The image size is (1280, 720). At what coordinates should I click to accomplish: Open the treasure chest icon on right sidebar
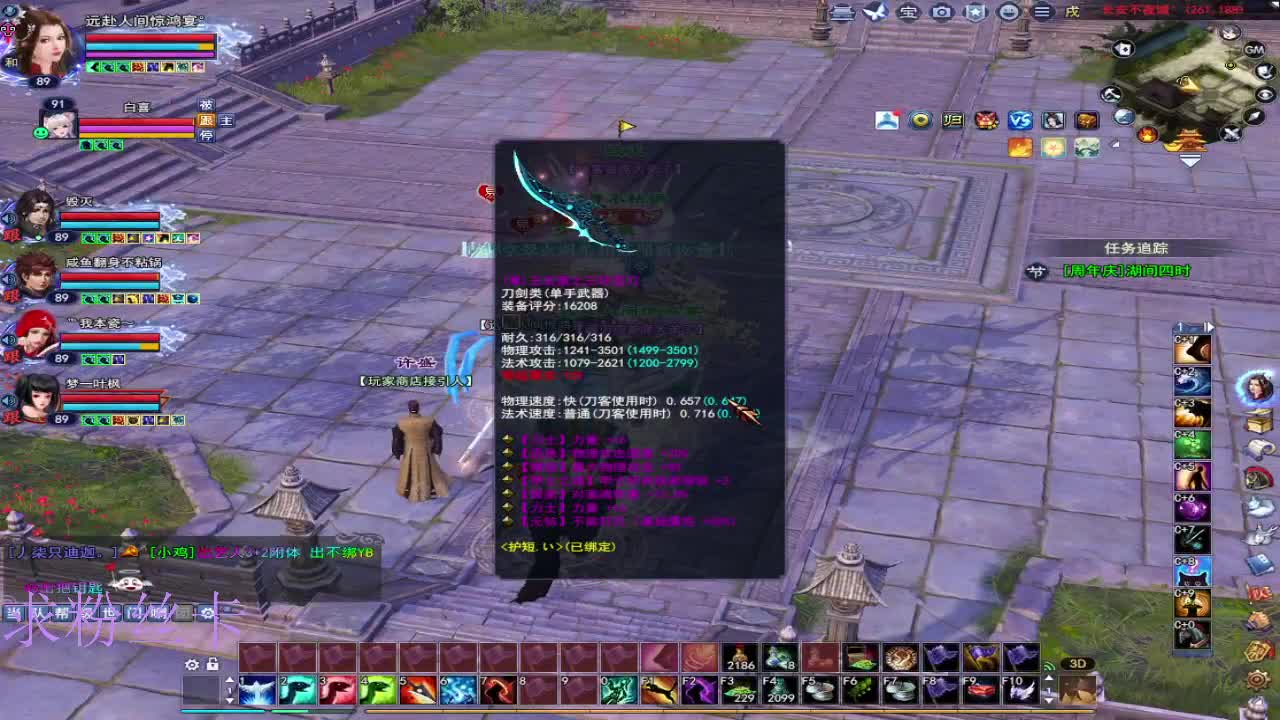[1258, 421]
